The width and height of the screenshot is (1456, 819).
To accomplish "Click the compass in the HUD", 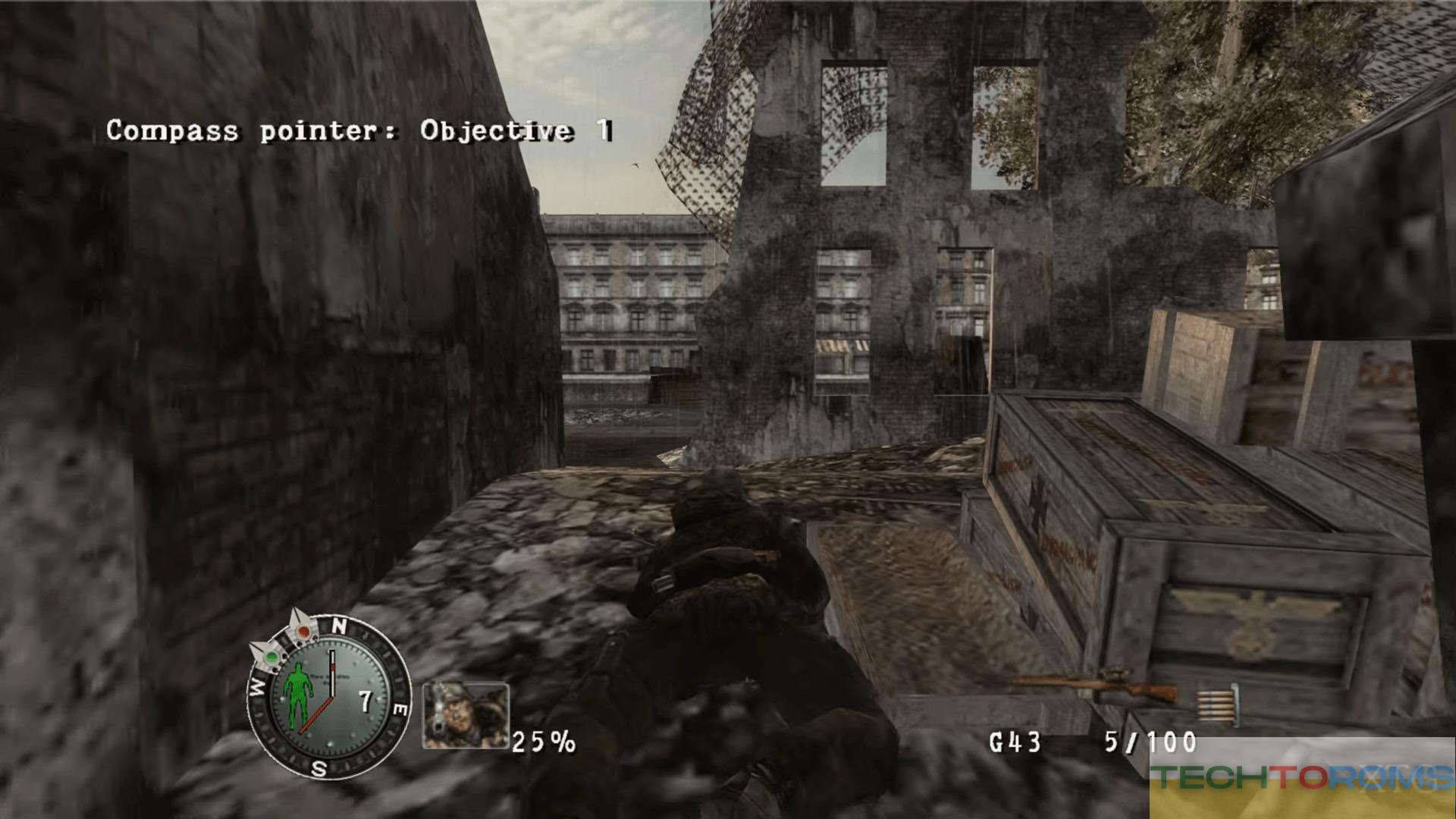I will pyautogui.click(x=328, y=697).
